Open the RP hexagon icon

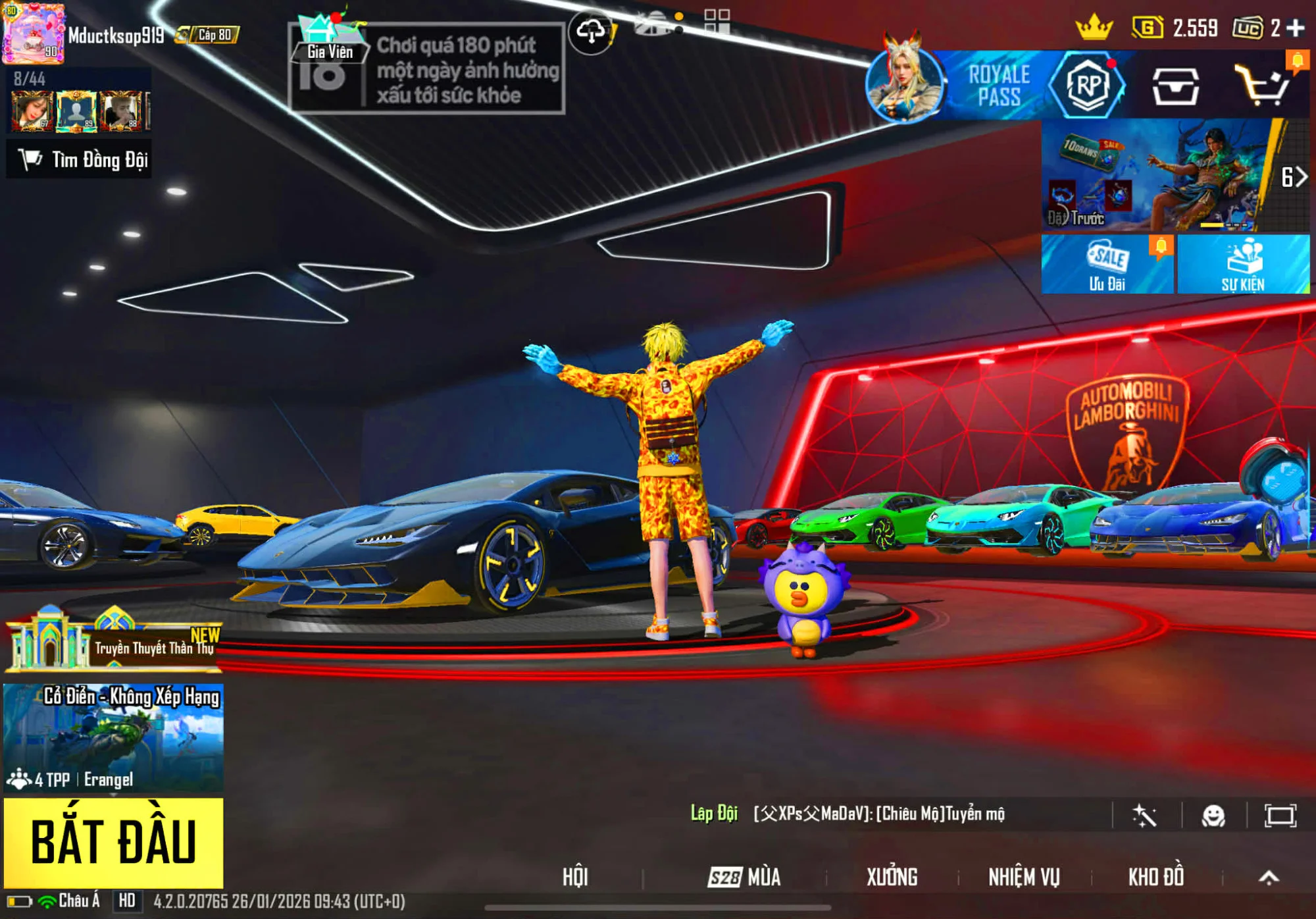1088,86
